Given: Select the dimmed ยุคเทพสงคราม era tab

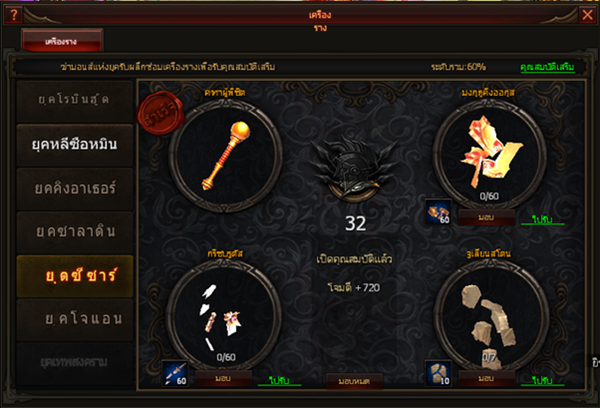Looking at the screenshot, I should pyautogui.click(x=73, y=360).
